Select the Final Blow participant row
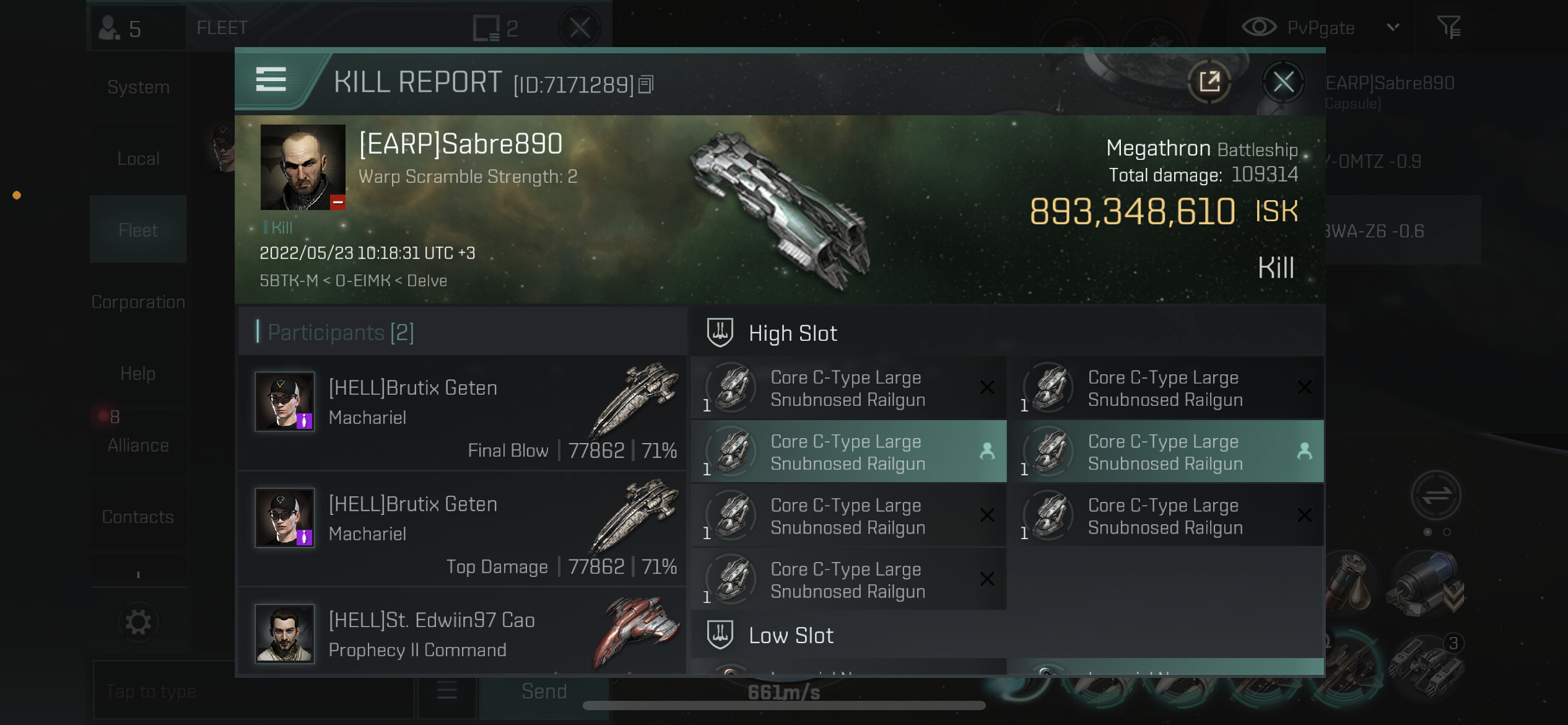 pyautogui.click(x=462, y=413)
